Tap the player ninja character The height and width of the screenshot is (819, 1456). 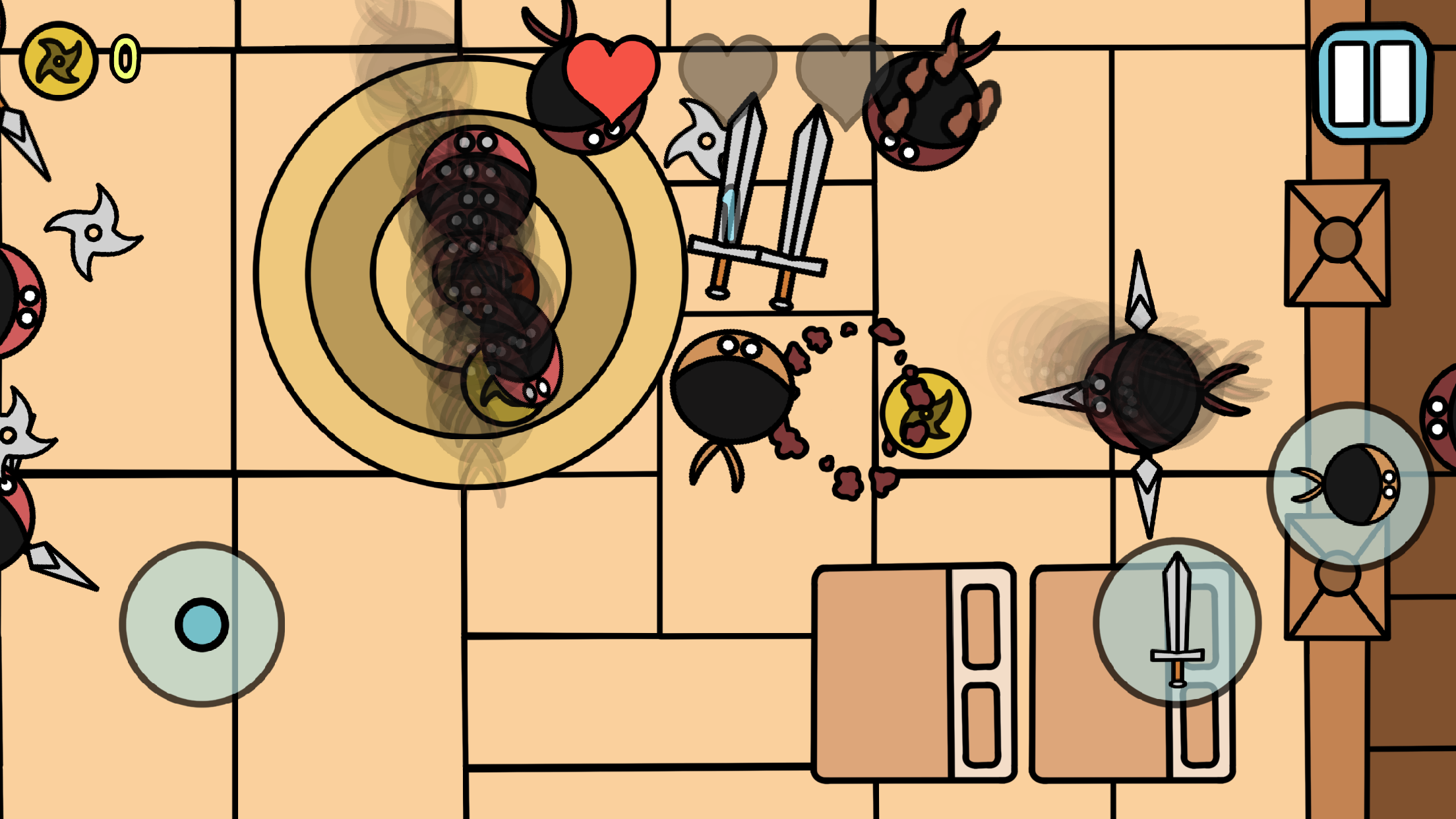pos(732,392)
